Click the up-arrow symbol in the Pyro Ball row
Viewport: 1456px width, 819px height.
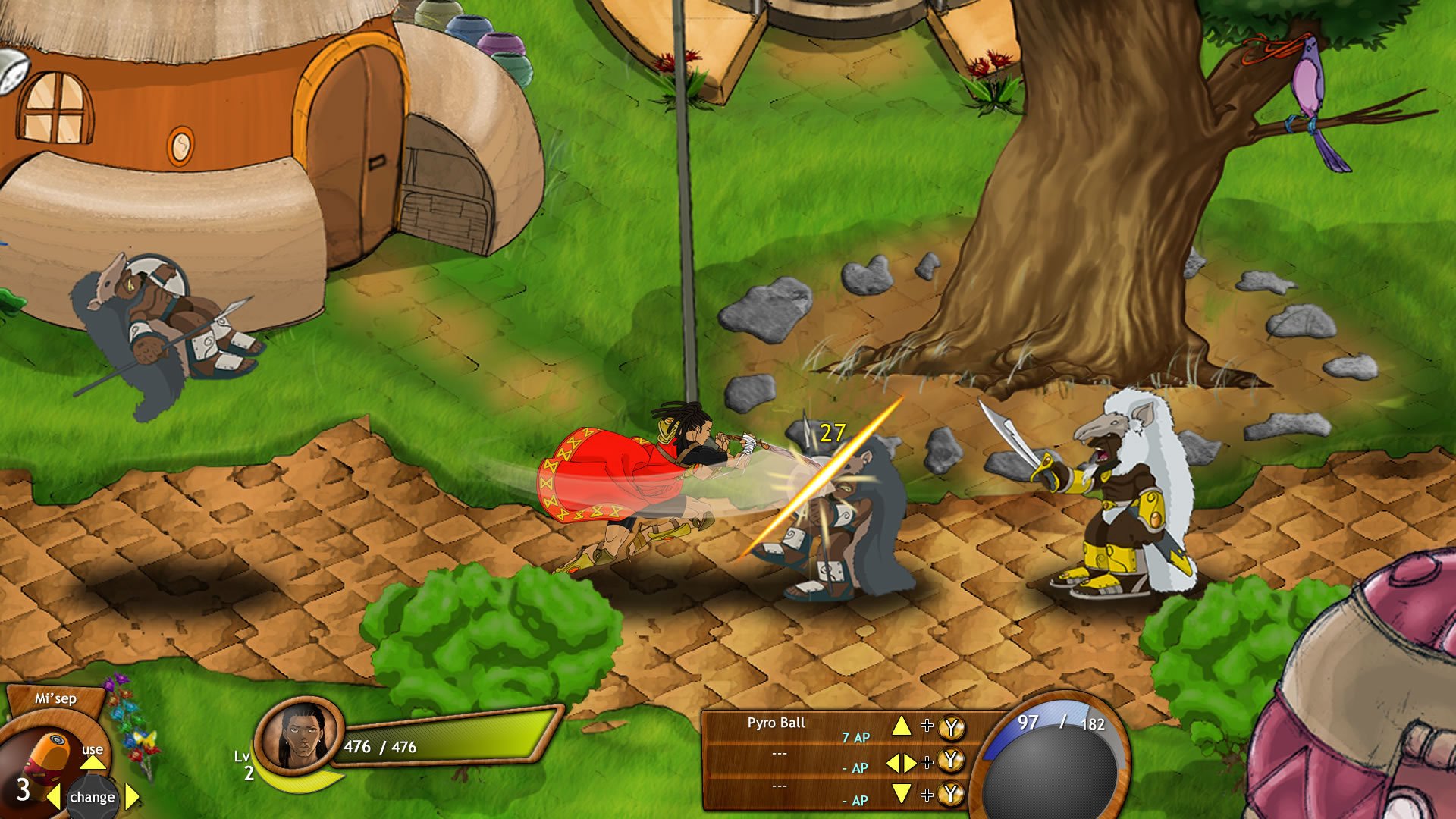click(902, 726)
